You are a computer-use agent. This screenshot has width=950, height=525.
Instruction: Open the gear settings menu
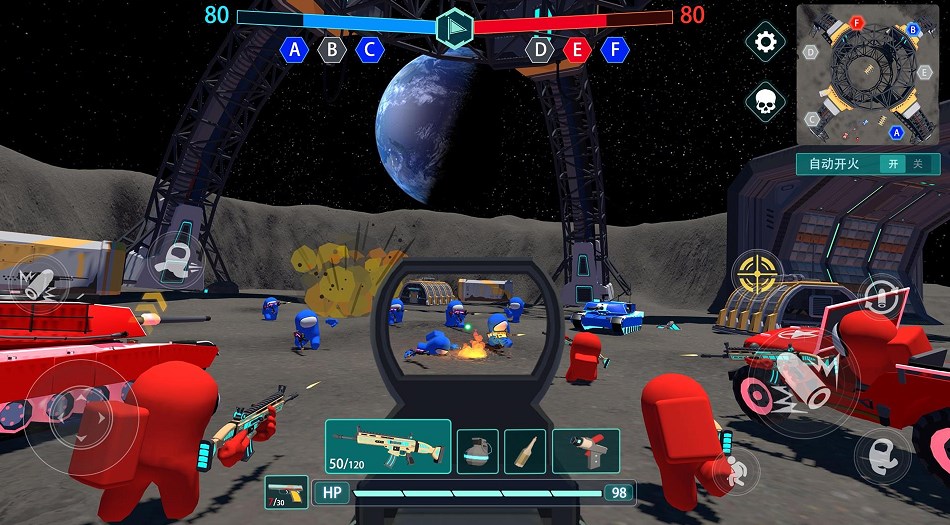tap(766, 42)
